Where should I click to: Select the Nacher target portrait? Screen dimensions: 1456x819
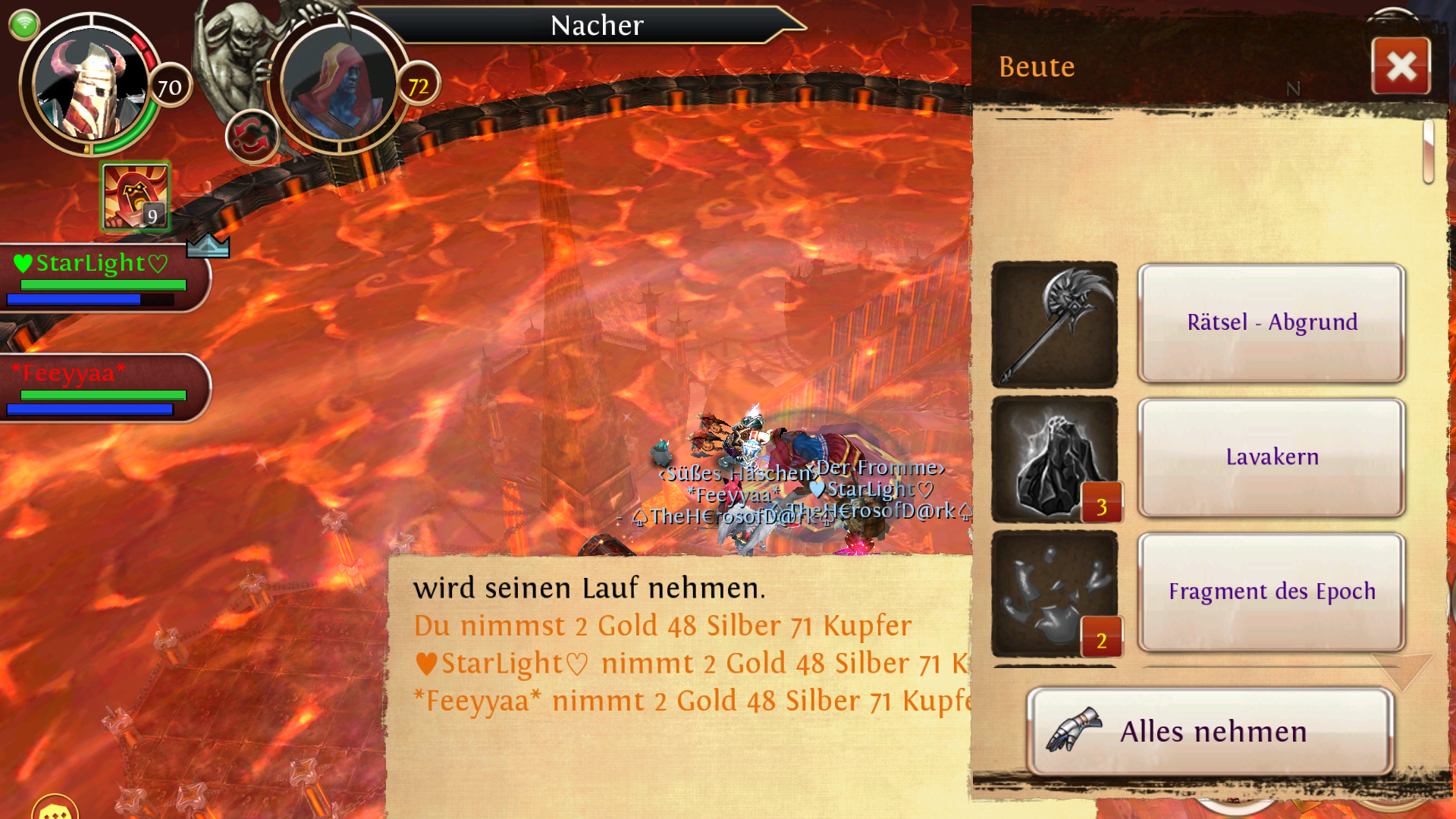338,85
